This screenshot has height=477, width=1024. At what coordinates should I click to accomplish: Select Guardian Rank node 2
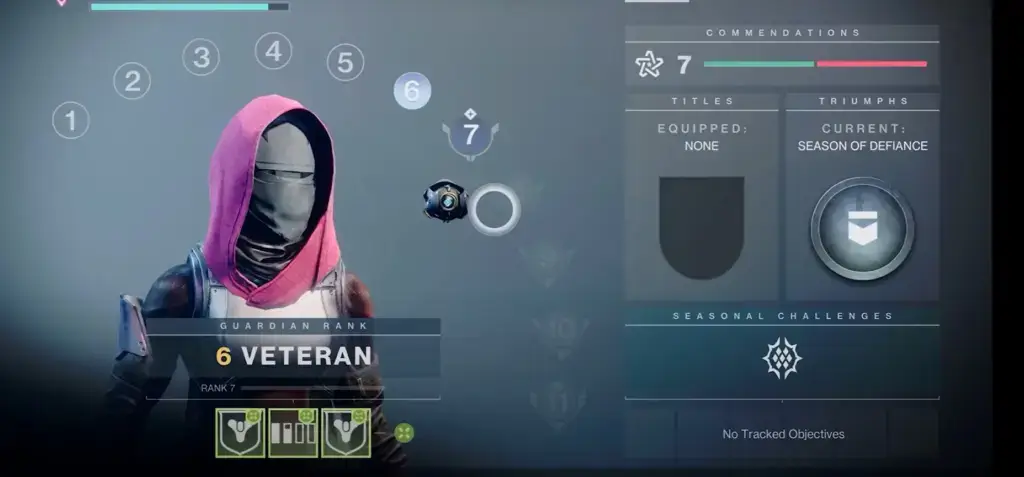point(132,81)
